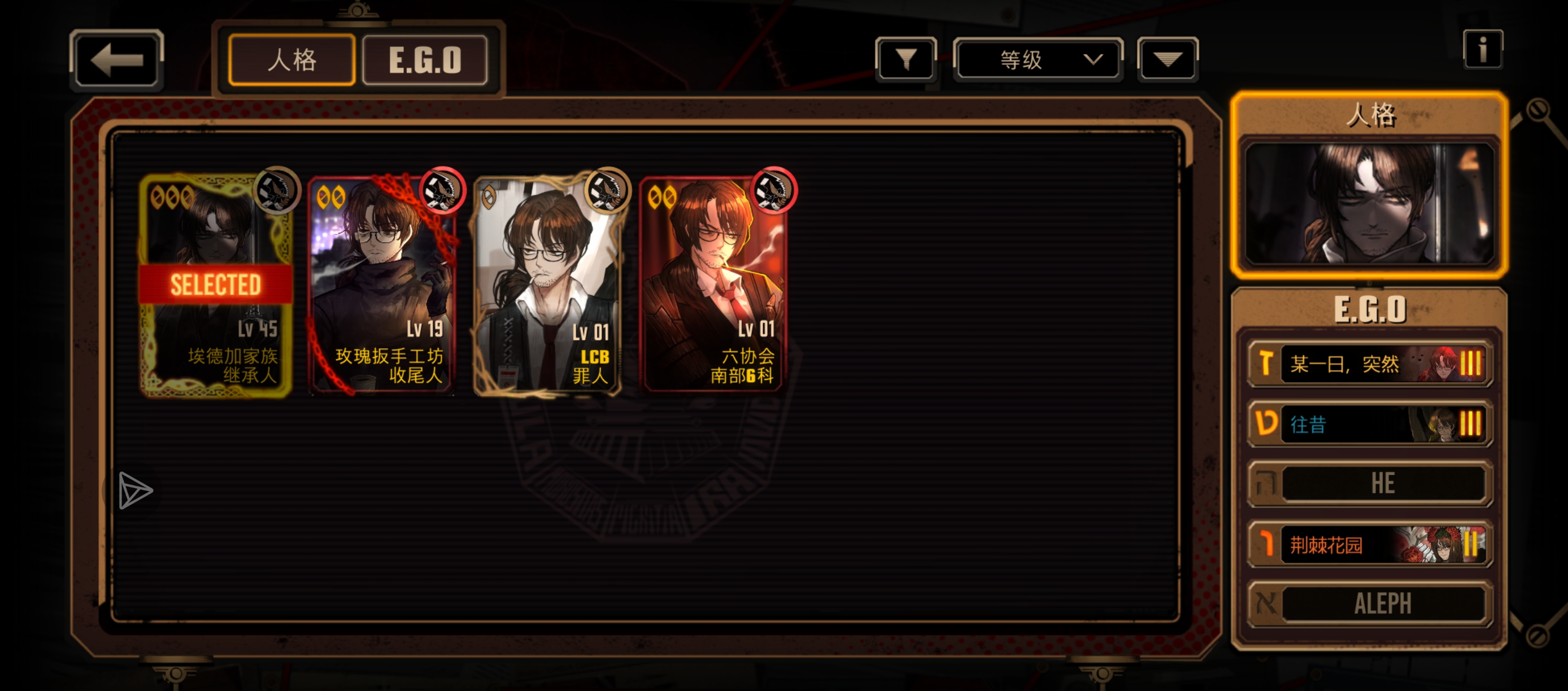Open the empty ALEPH E.G.O slot
This screenshot has height=691, width=1568.
coord(1370,604)
